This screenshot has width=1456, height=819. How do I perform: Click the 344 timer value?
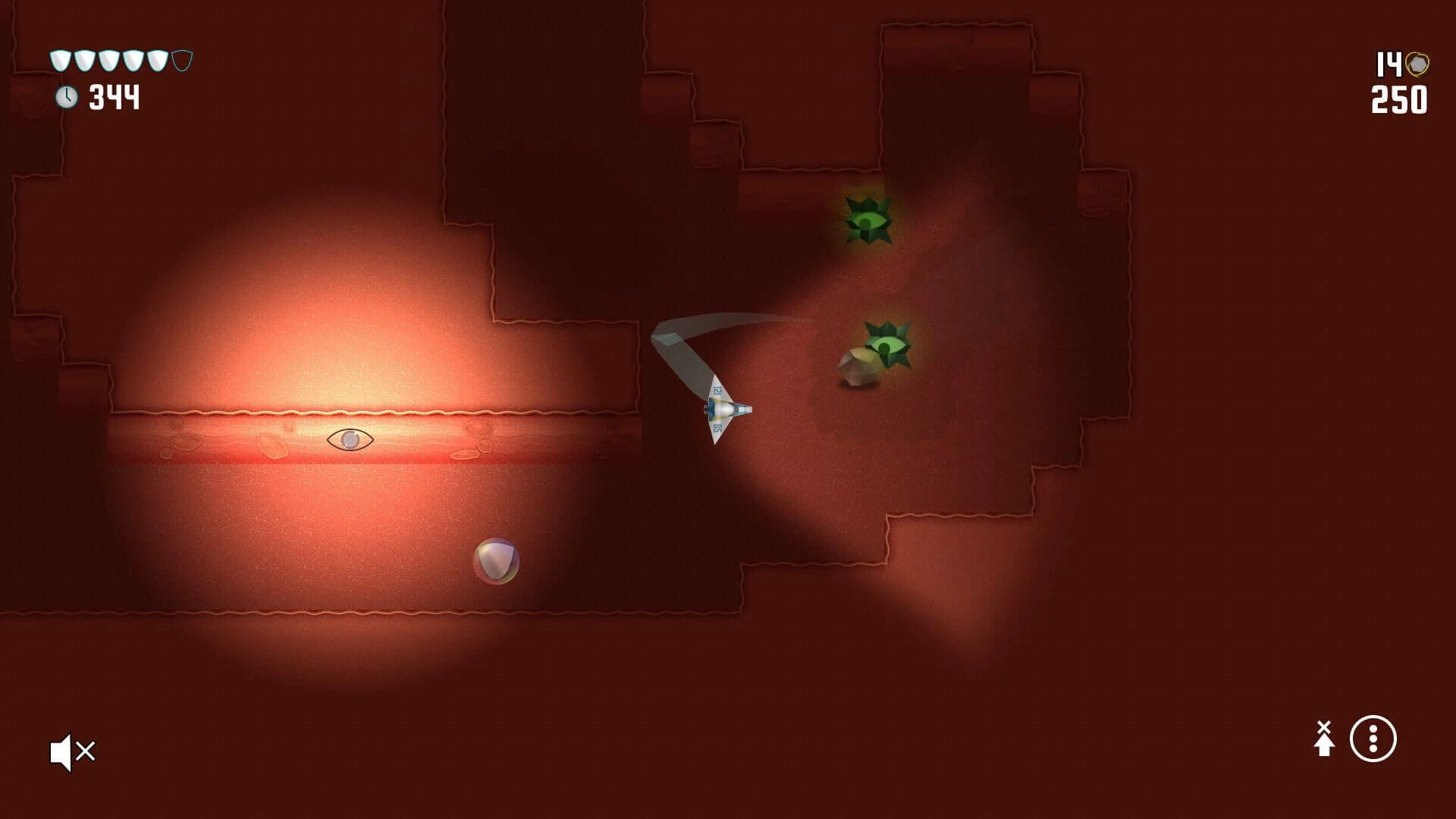[115, 96]
